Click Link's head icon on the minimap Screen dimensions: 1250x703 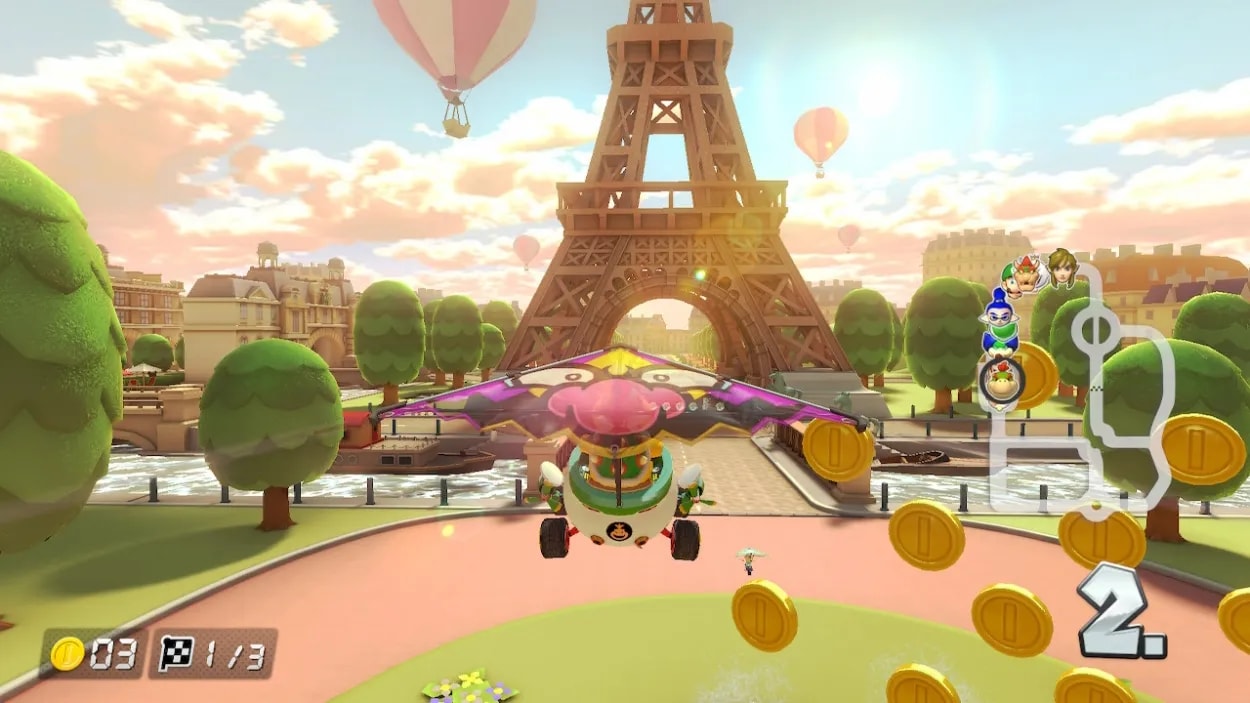1060,267
